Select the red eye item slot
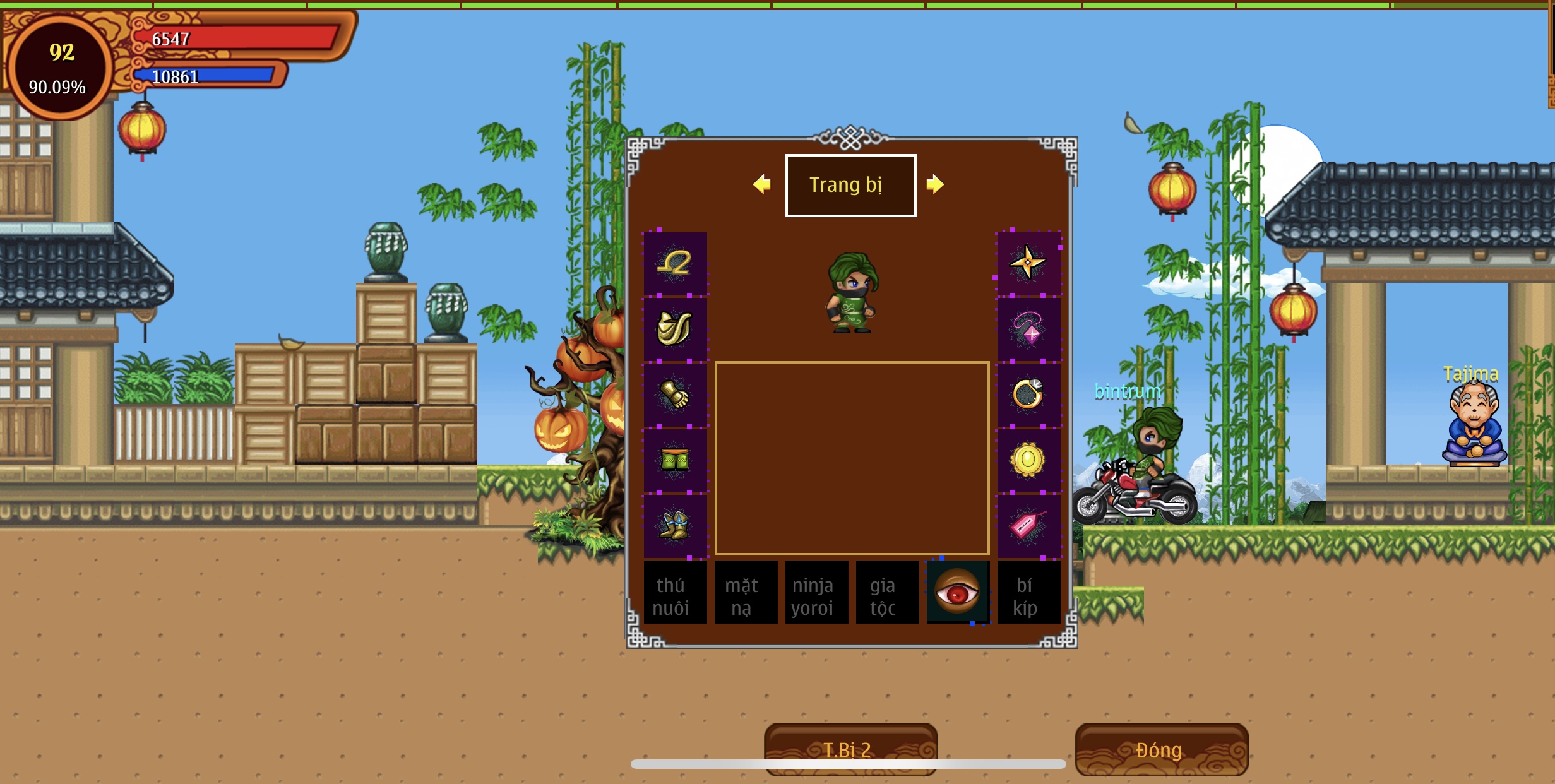1555x784 pixels. tap(958, 592)
